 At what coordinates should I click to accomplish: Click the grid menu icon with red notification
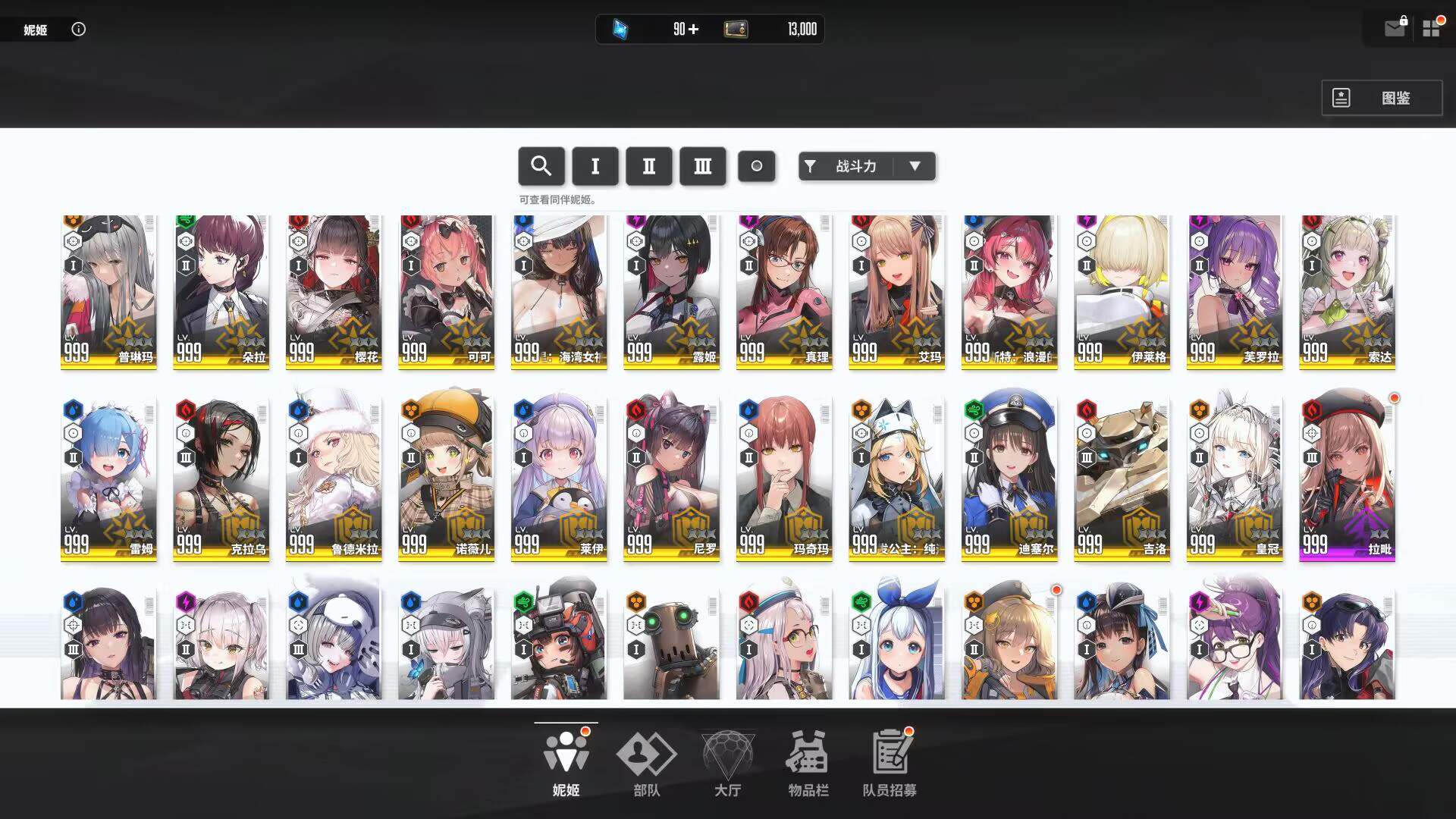pyautogui.click(x=1432, y=29)
